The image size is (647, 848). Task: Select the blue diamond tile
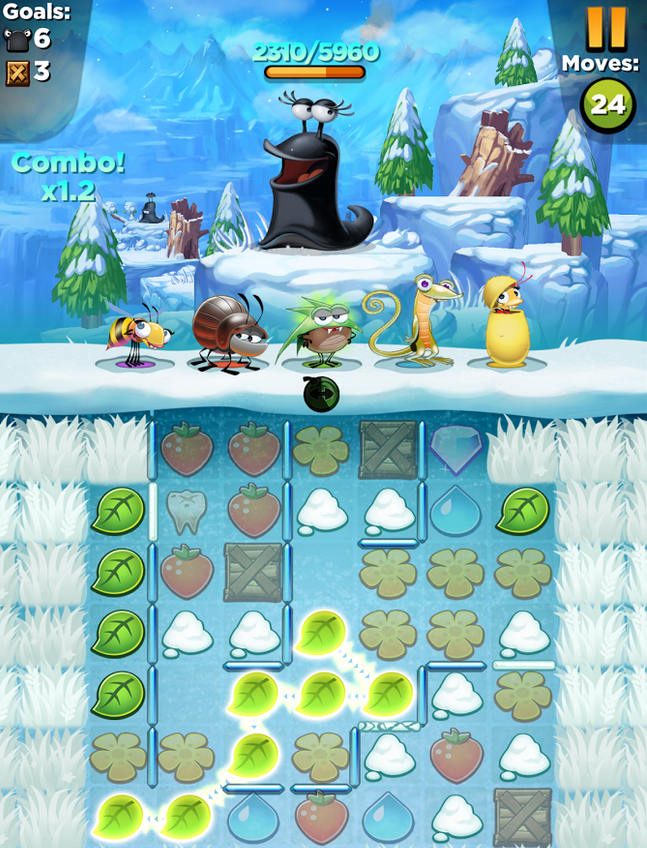457,449
